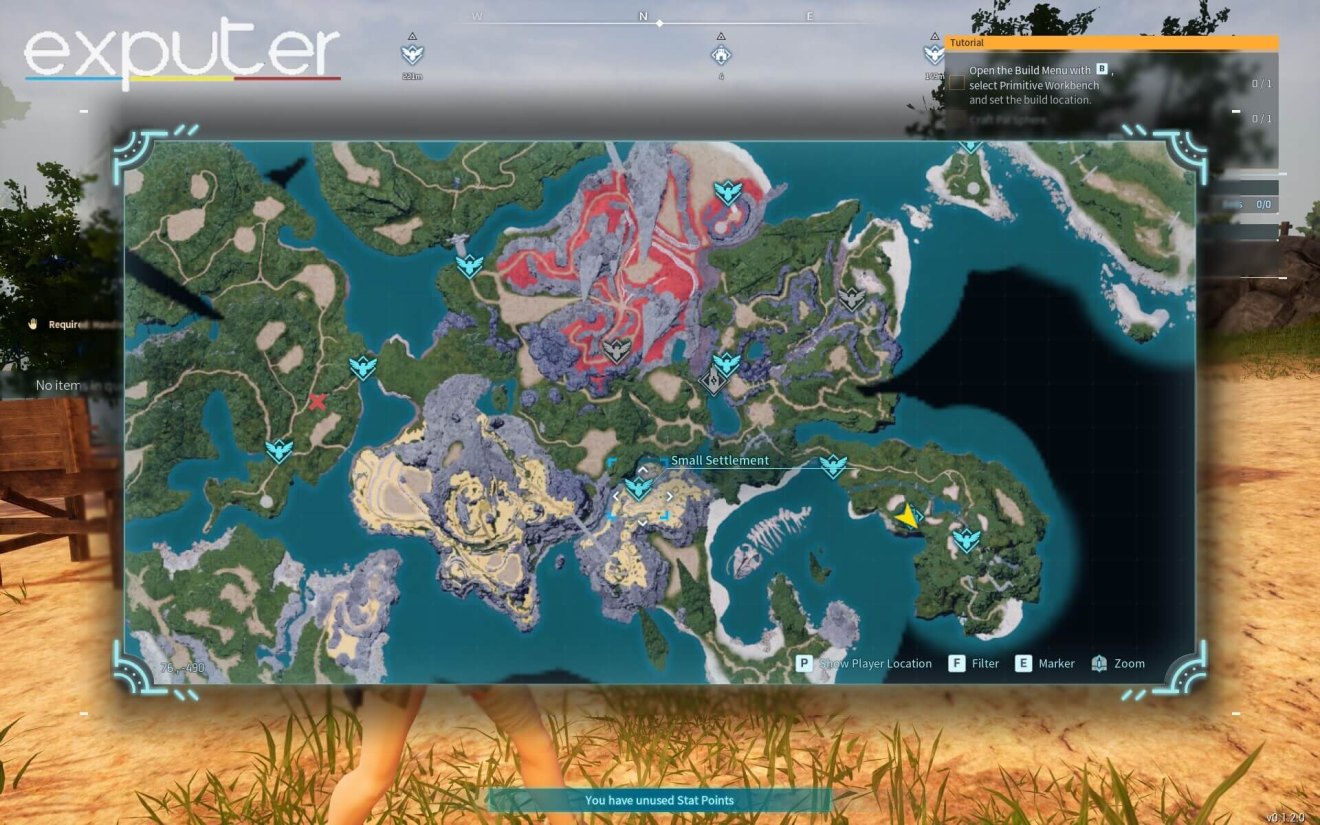This screenshot has height=825, width=1320.
Task: Pick the fast travel point nearest the yellow player arrow
Action: coord(966,541)
